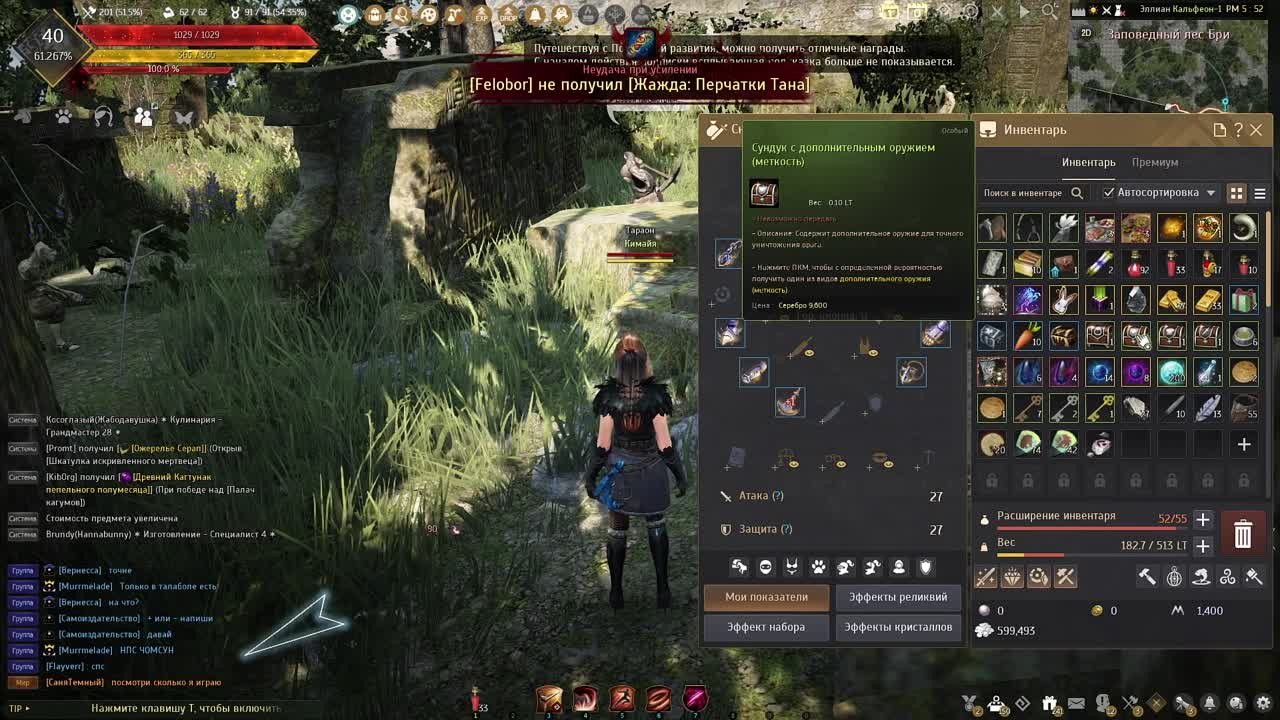Select the paw icon in the equipment panel row
The width and height of the screenshot is (1280, 720).
coord(817,567)
